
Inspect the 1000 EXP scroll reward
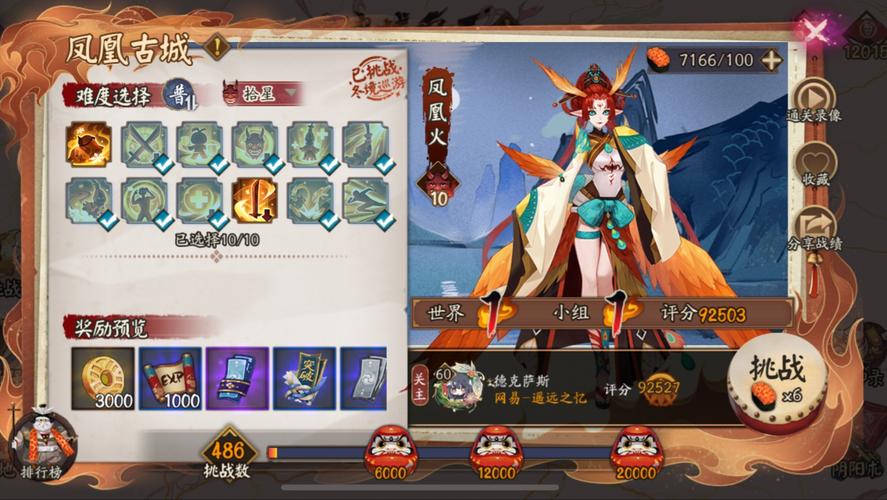[170, 378]
